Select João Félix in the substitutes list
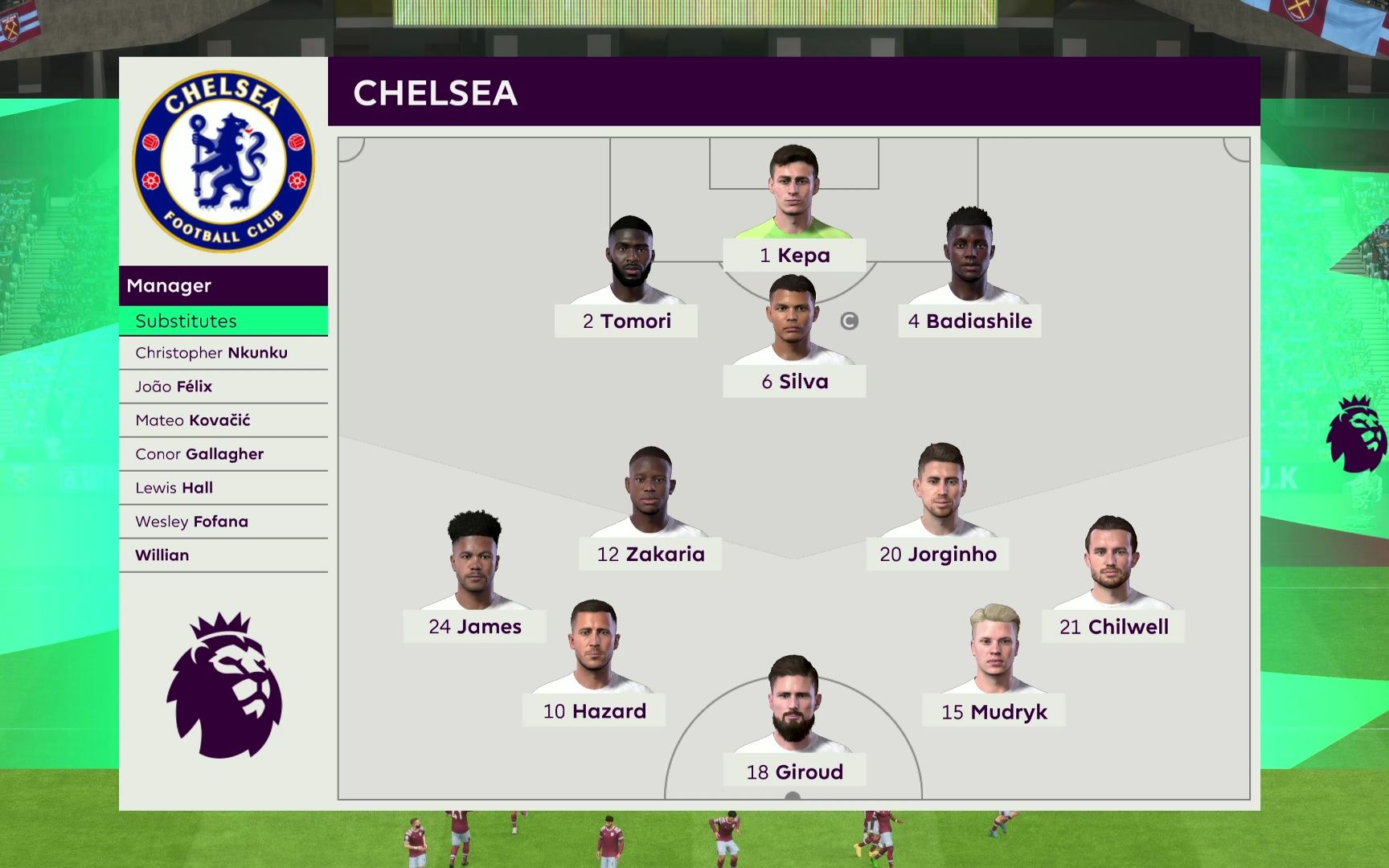Image resolution: width=1389 pixels, height=868 pixels. (223, 387)
